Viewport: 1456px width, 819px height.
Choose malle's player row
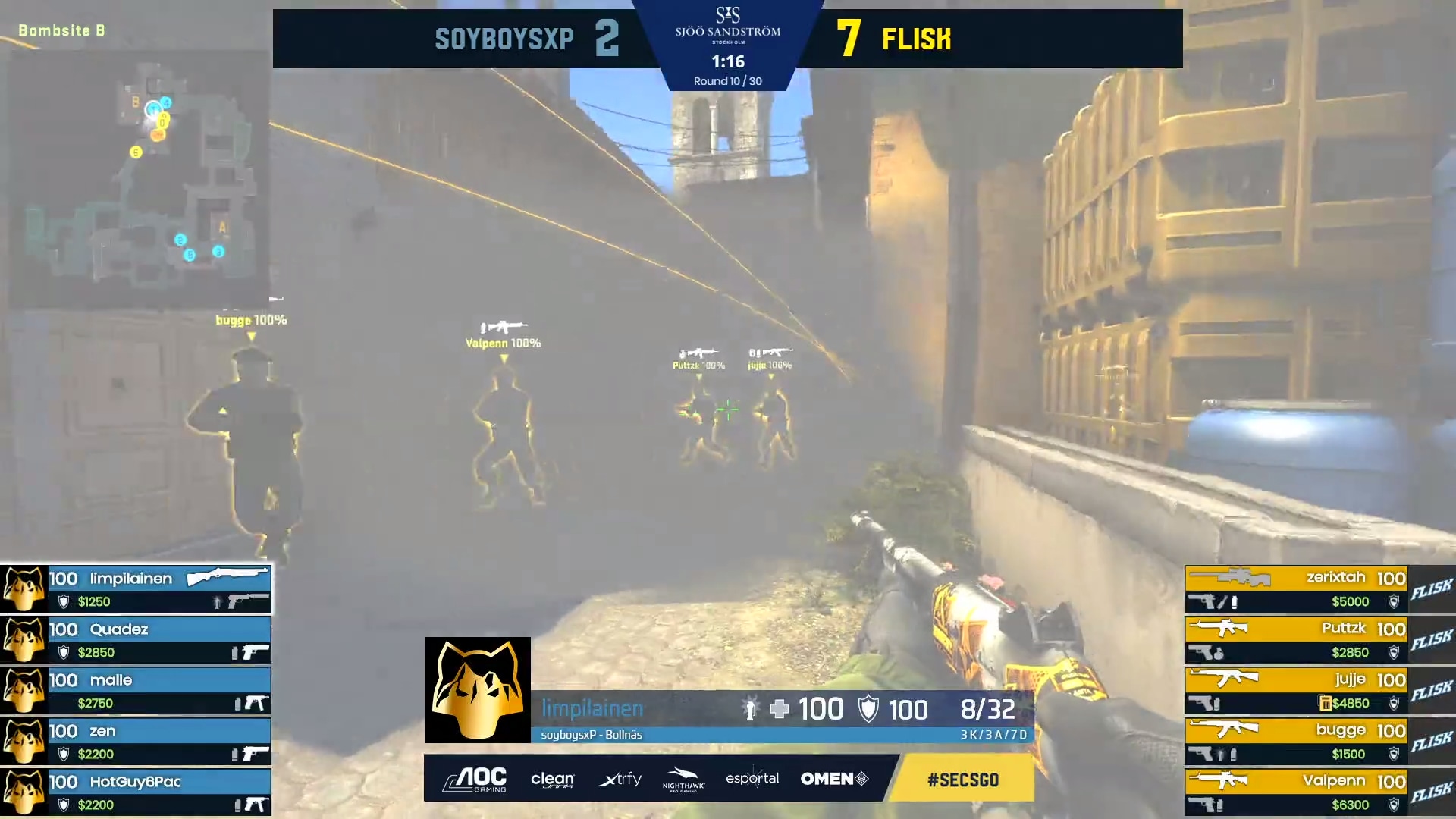pyautogui.click(x=136, y=691)
